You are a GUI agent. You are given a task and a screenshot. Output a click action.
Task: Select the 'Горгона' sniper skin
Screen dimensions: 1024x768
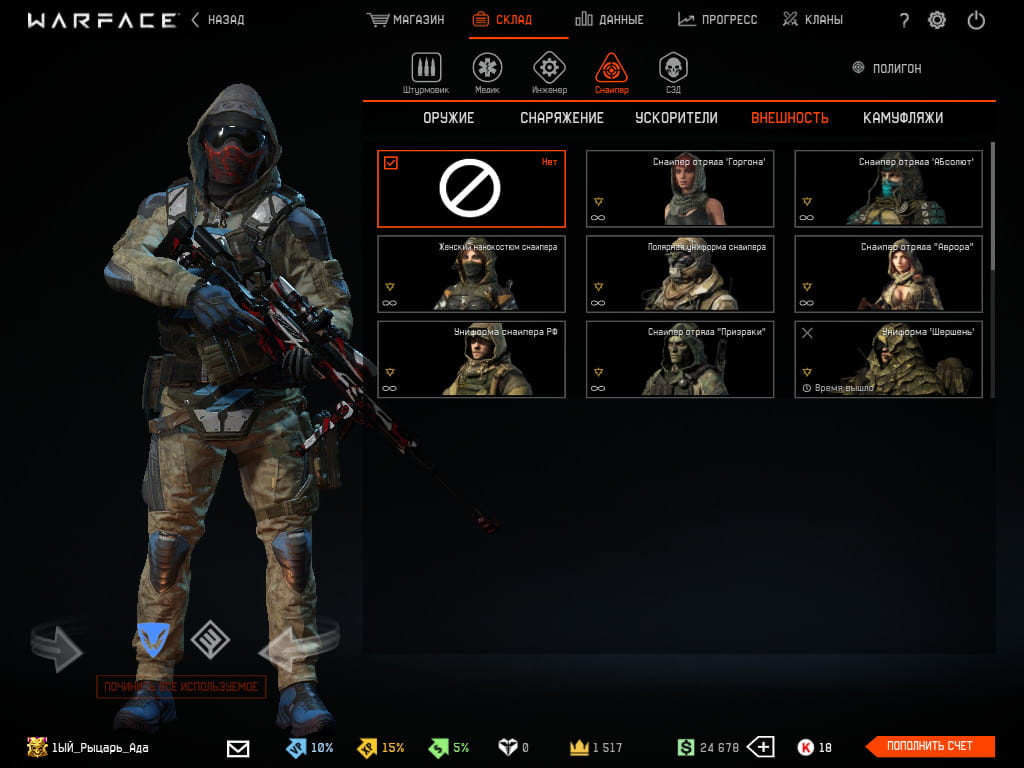point(680,189)
